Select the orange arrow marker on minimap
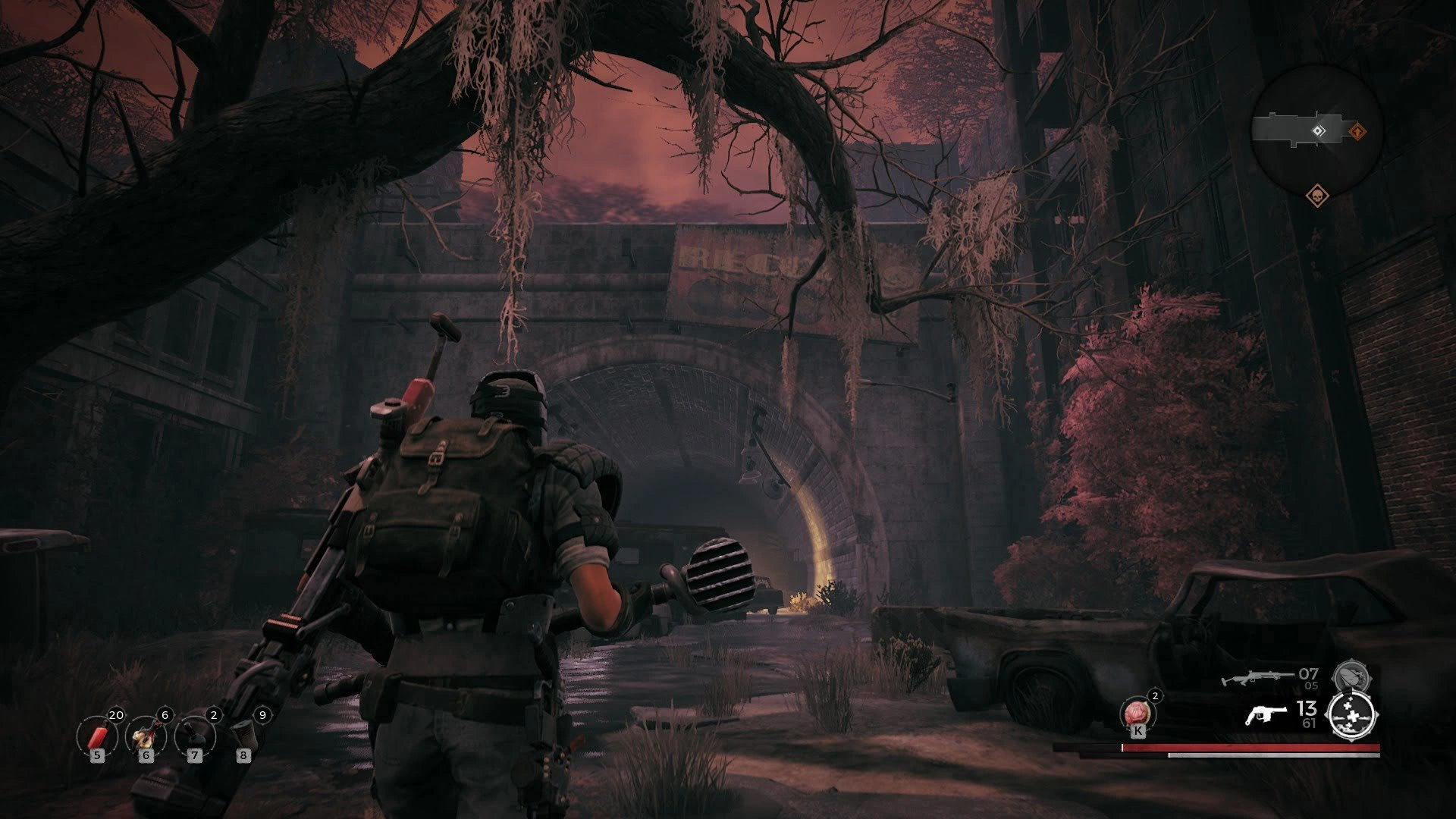 click(1357, 132)
